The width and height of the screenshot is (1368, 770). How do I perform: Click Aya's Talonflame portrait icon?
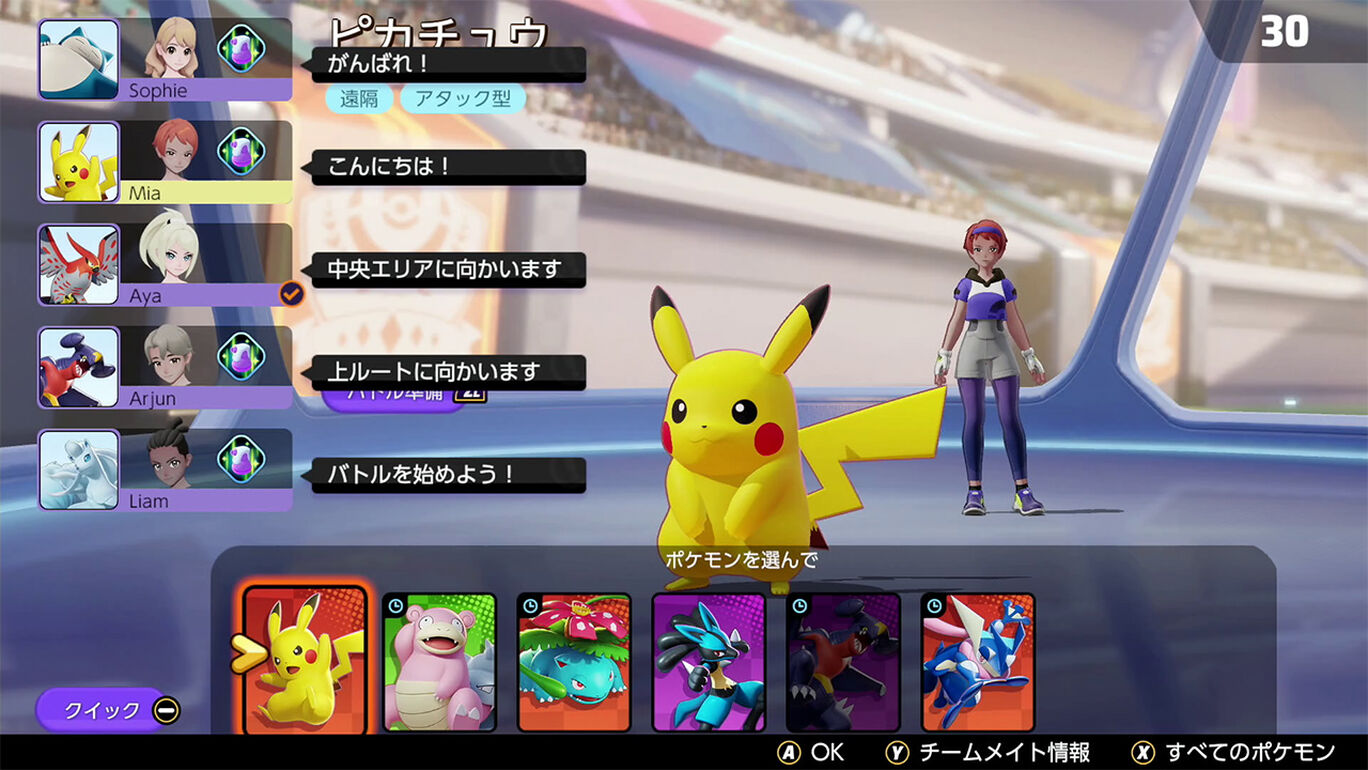tap(78, 265)
